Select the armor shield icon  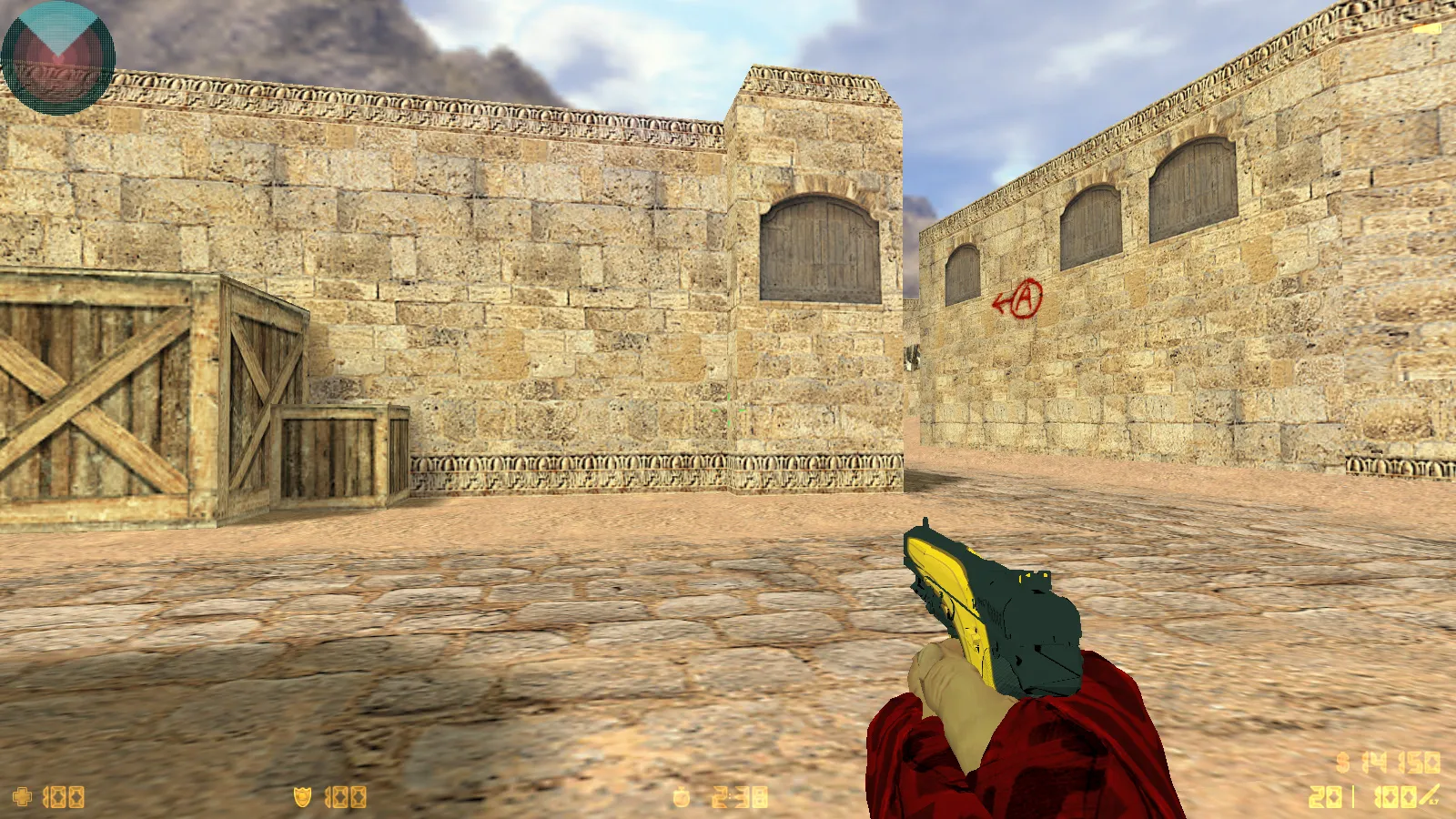(303, 795)
